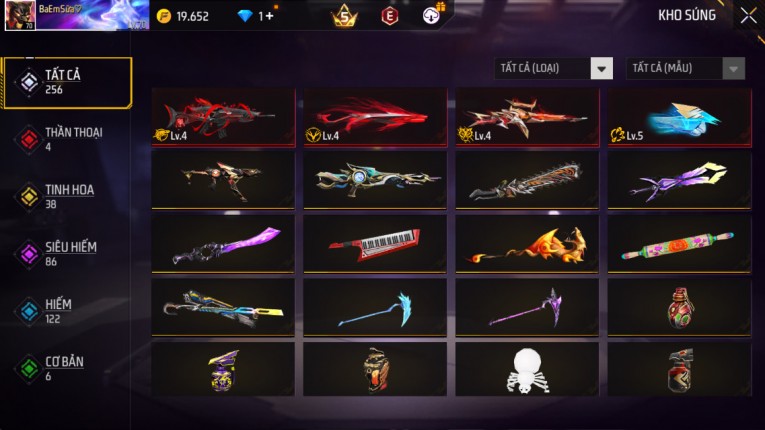The height and width of the screenshot is (430, 765).
Task: Select the Tất Cả category tab
Action: pyautogui.click(x=67, y=82)
